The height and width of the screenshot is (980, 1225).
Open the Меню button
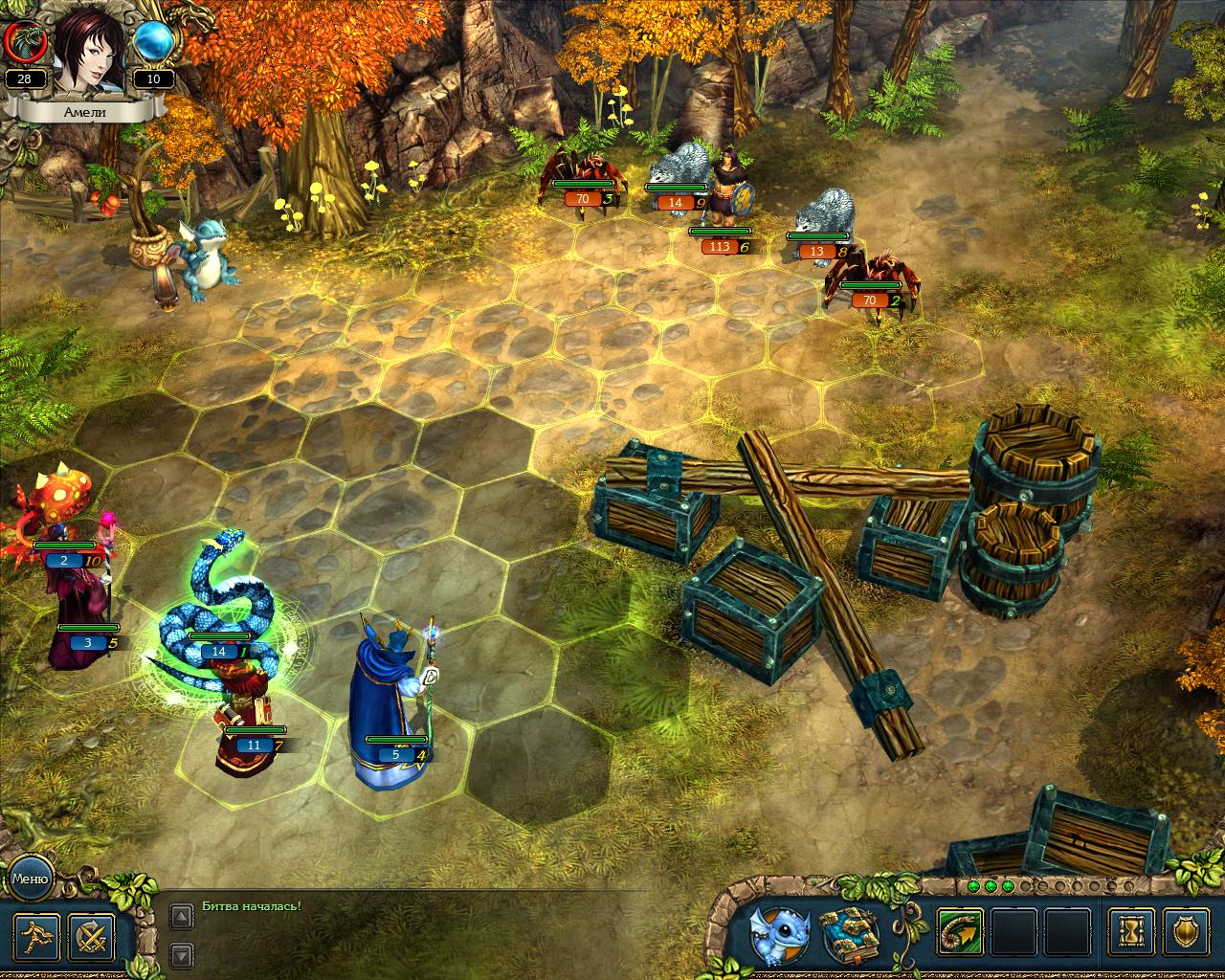29,877
